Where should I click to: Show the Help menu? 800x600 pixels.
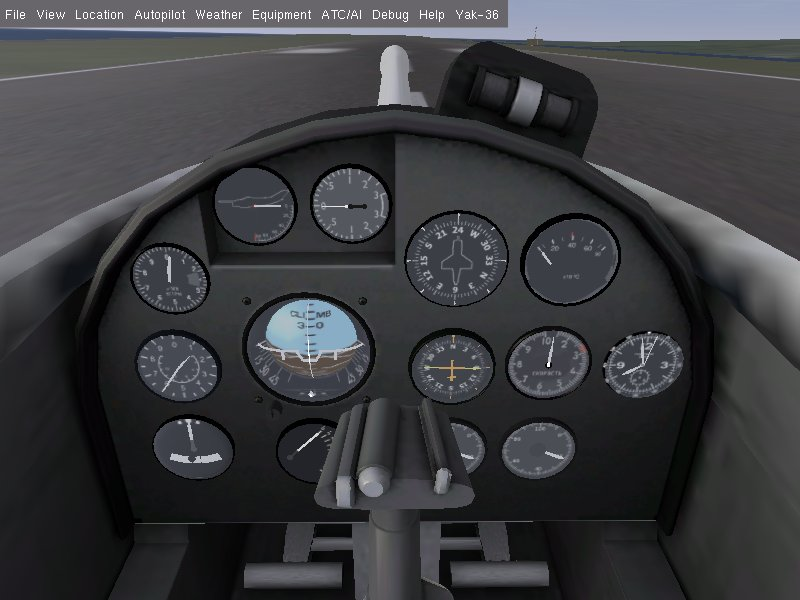432,15
